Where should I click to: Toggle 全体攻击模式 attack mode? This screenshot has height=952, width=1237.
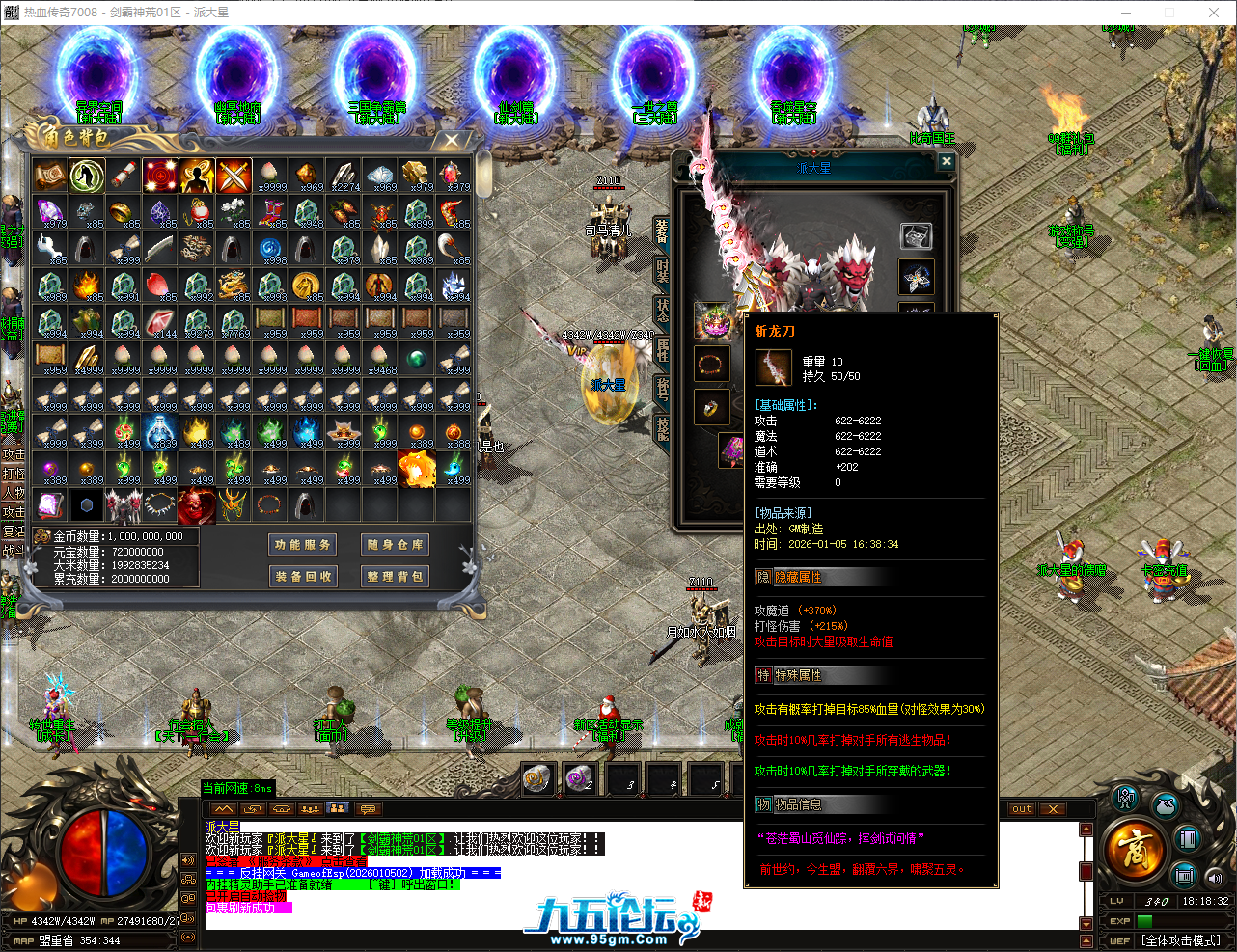[x=1183, y=940]
